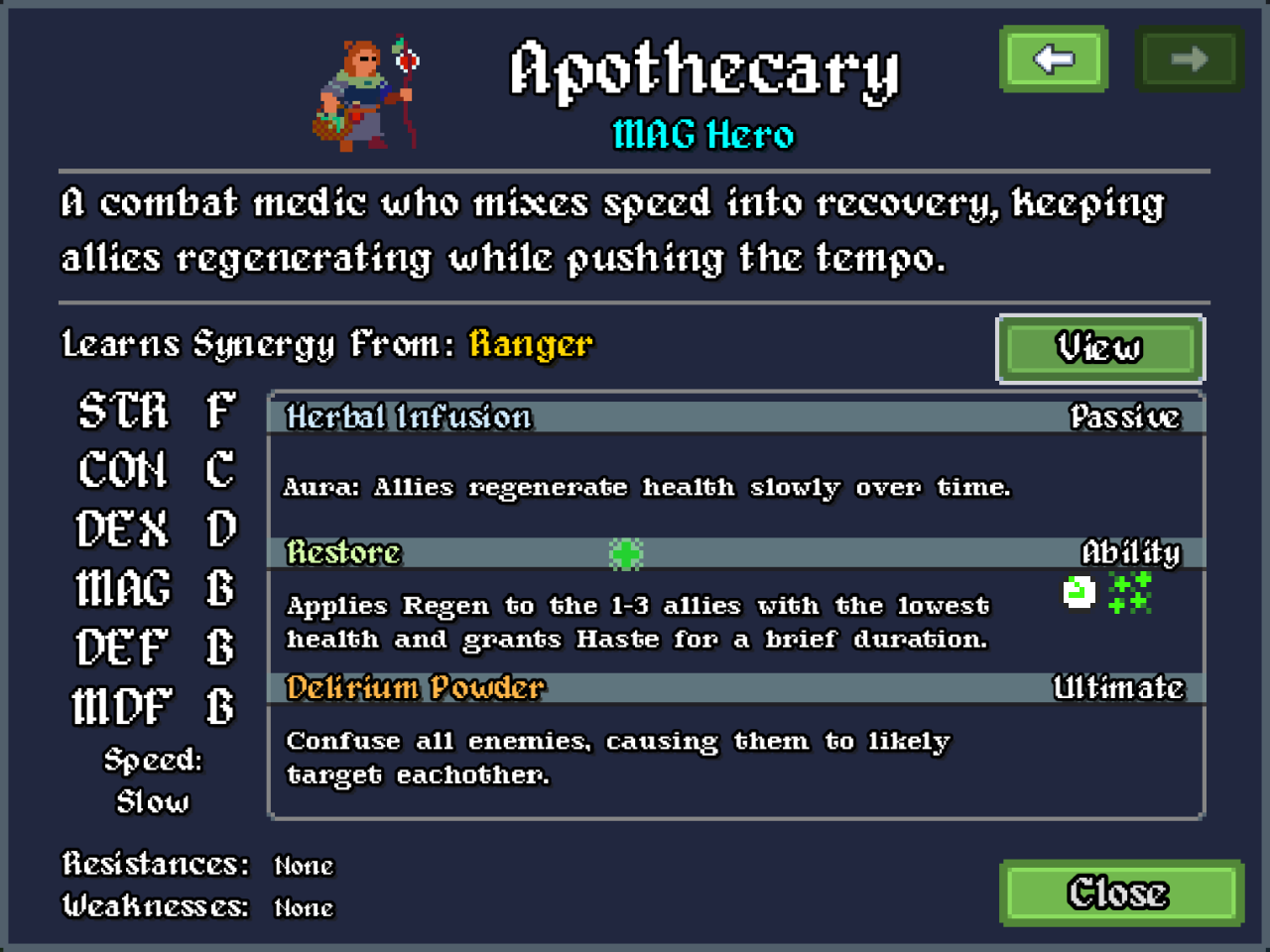Viewport: 1270px width, 952px height.
Task: Go to the previous hero with left arrow
Action: [1054, 59]
